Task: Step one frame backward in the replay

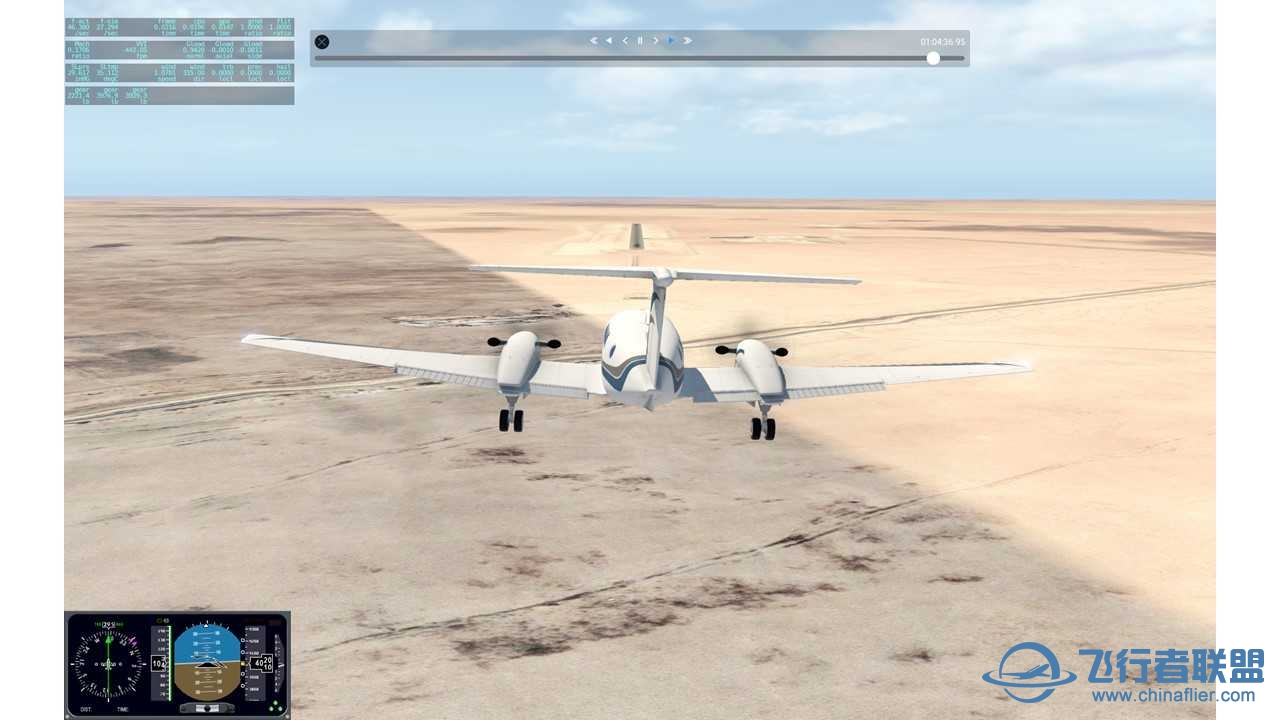Action: point(623,40)
